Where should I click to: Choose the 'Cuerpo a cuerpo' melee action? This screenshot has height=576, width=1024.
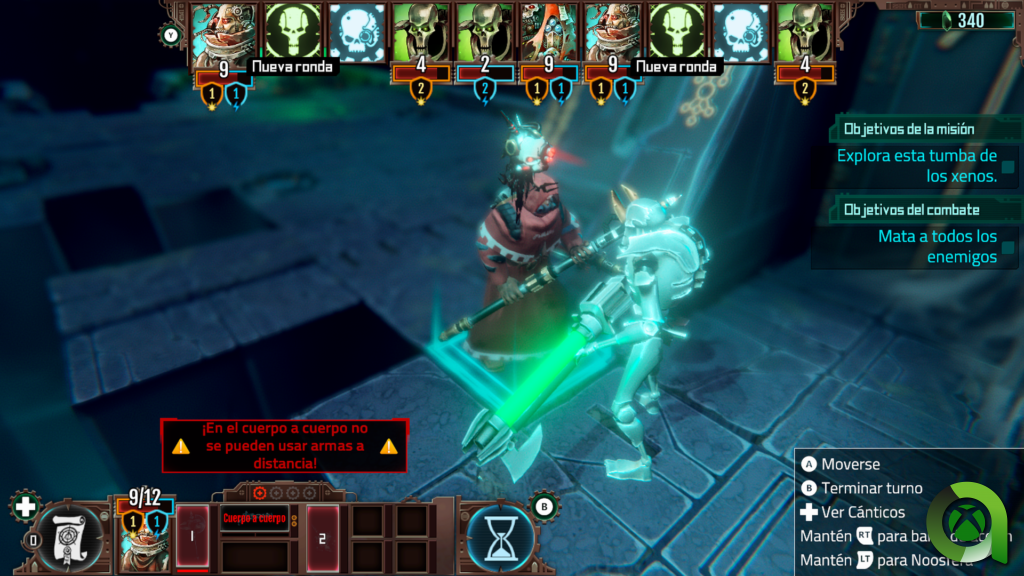254,519
